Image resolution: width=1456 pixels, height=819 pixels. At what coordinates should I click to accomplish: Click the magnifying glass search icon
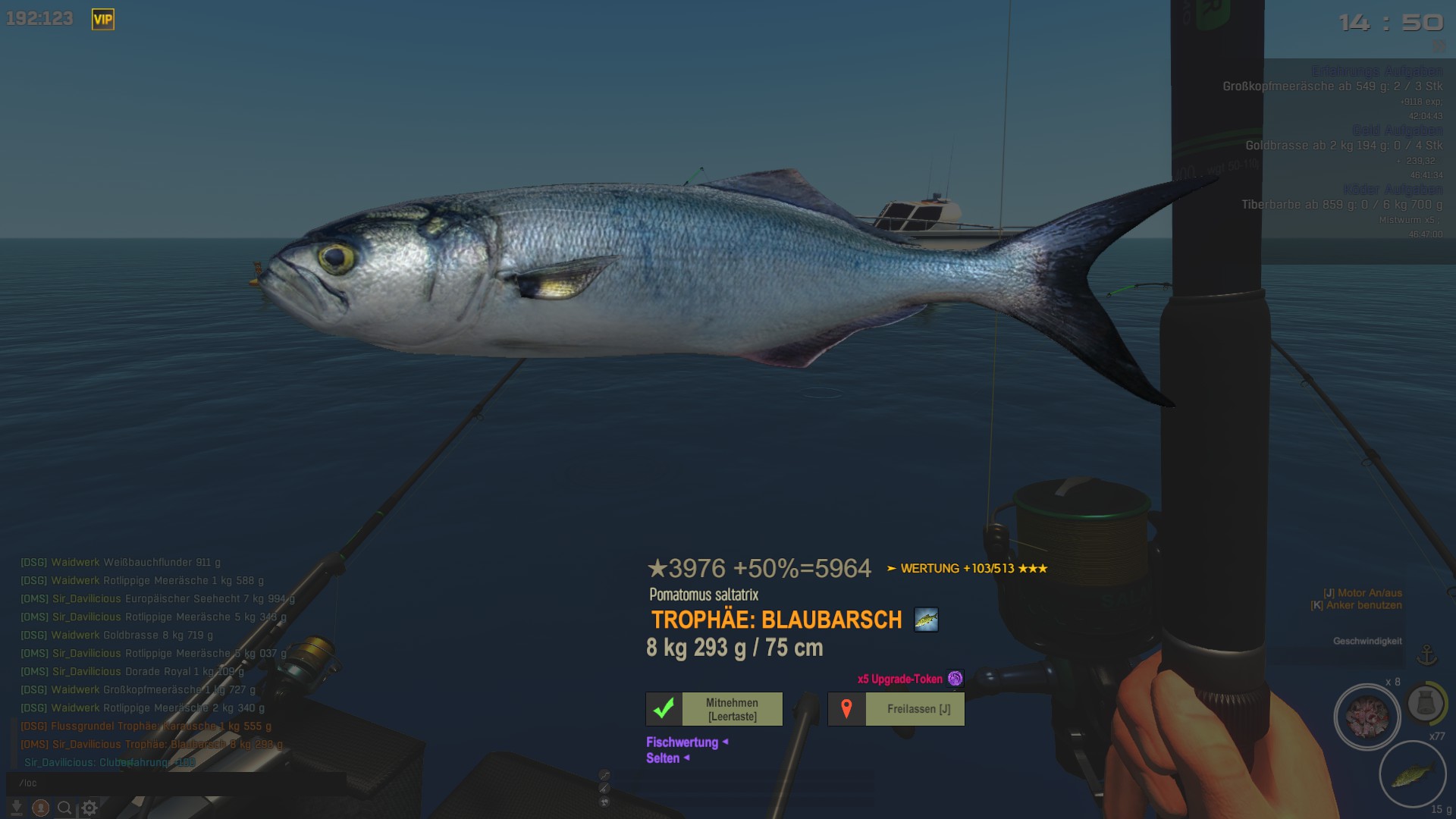pyautogui.click(x=64, y=808)
